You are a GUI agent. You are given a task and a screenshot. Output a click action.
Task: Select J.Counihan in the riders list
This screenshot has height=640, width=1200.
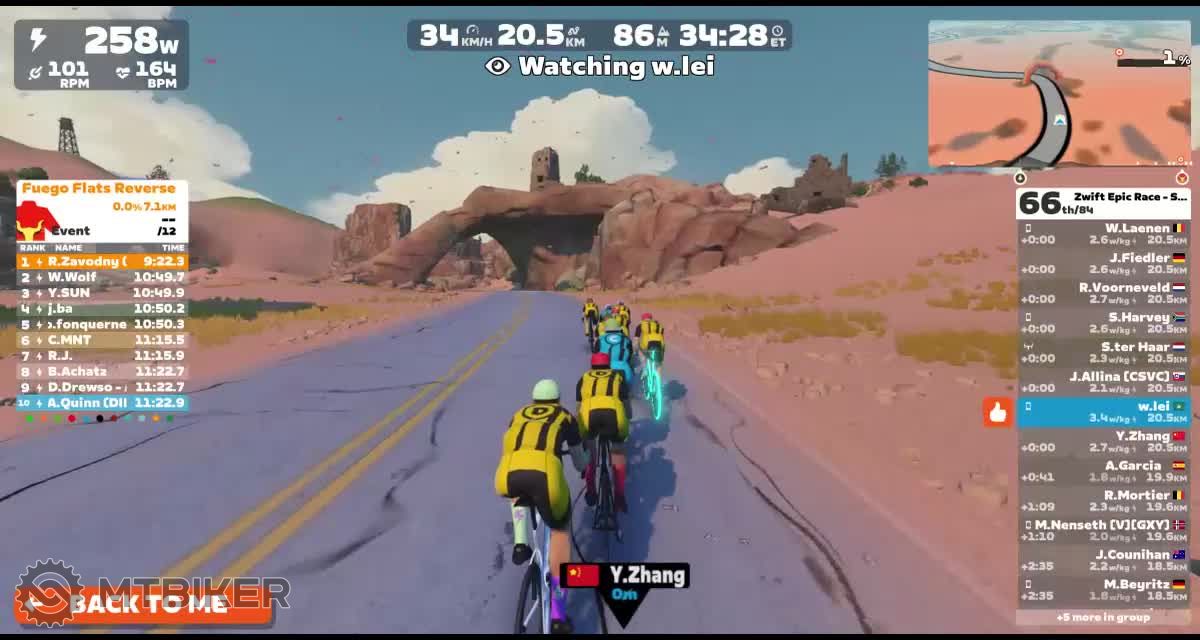(x=1102, y=560)
